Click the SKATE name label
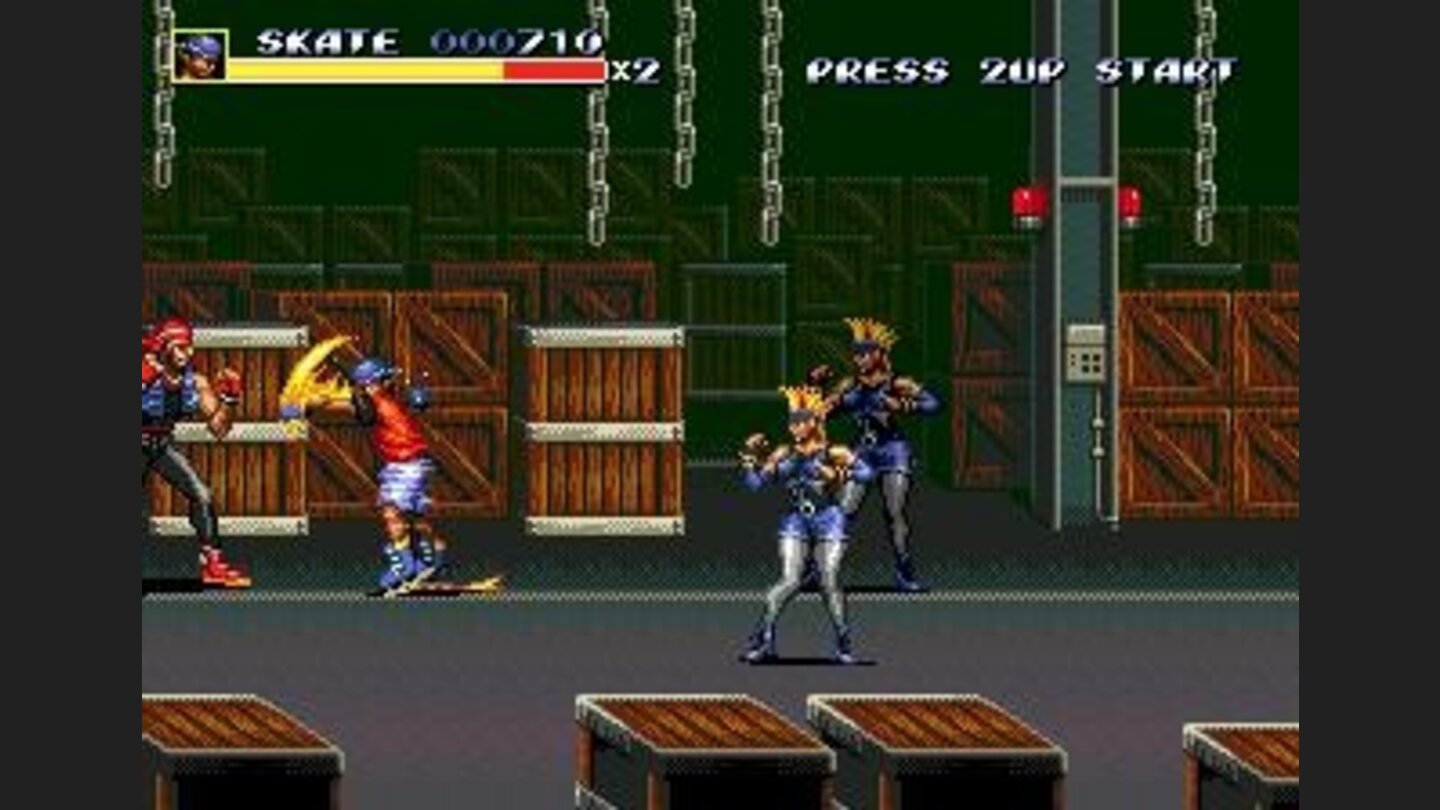The height and width of the screenshot is (810, 1440). tap(330, 42)
